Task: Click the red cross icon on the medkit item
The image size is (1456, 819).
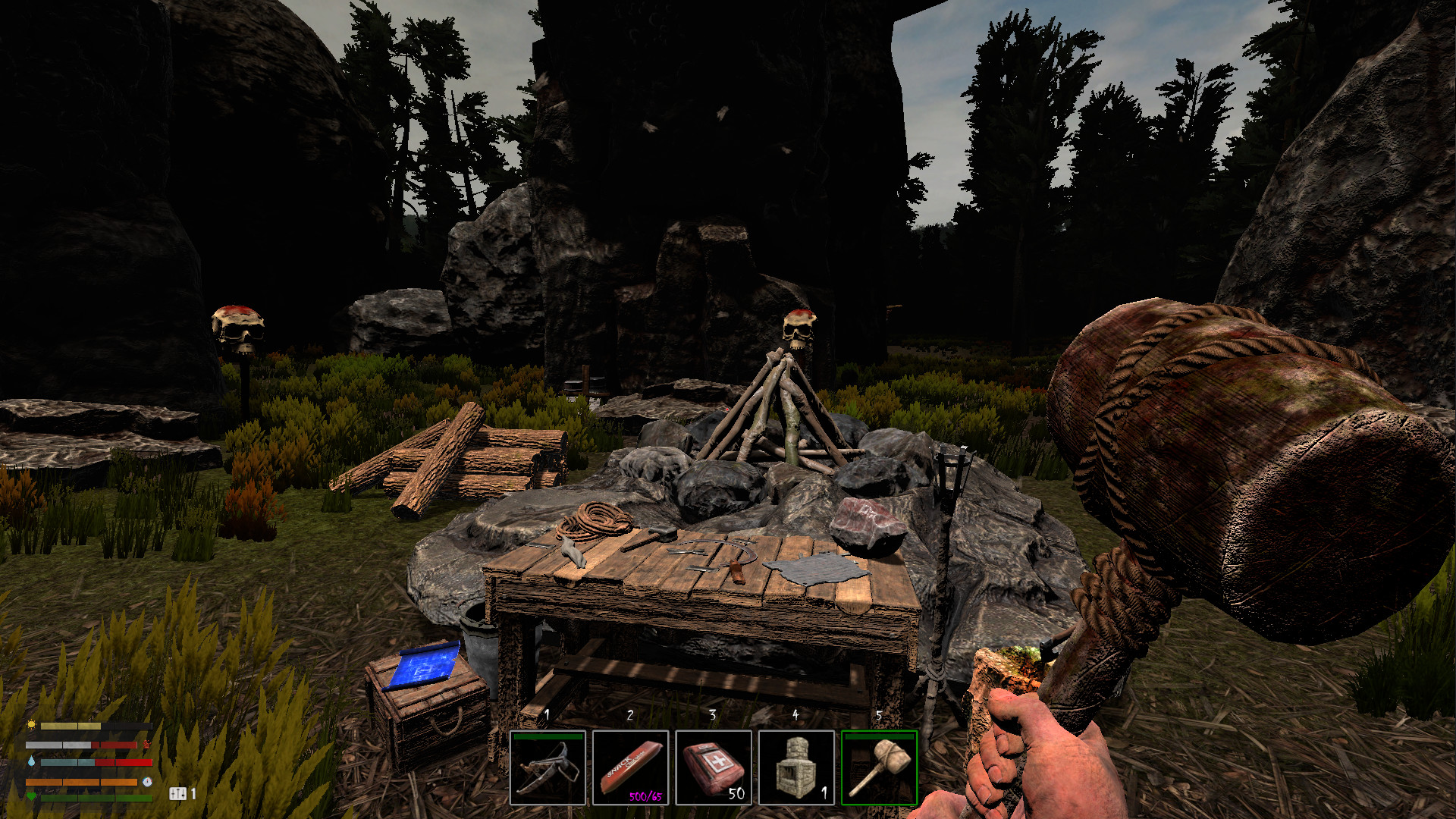Action: pos(719,761)
